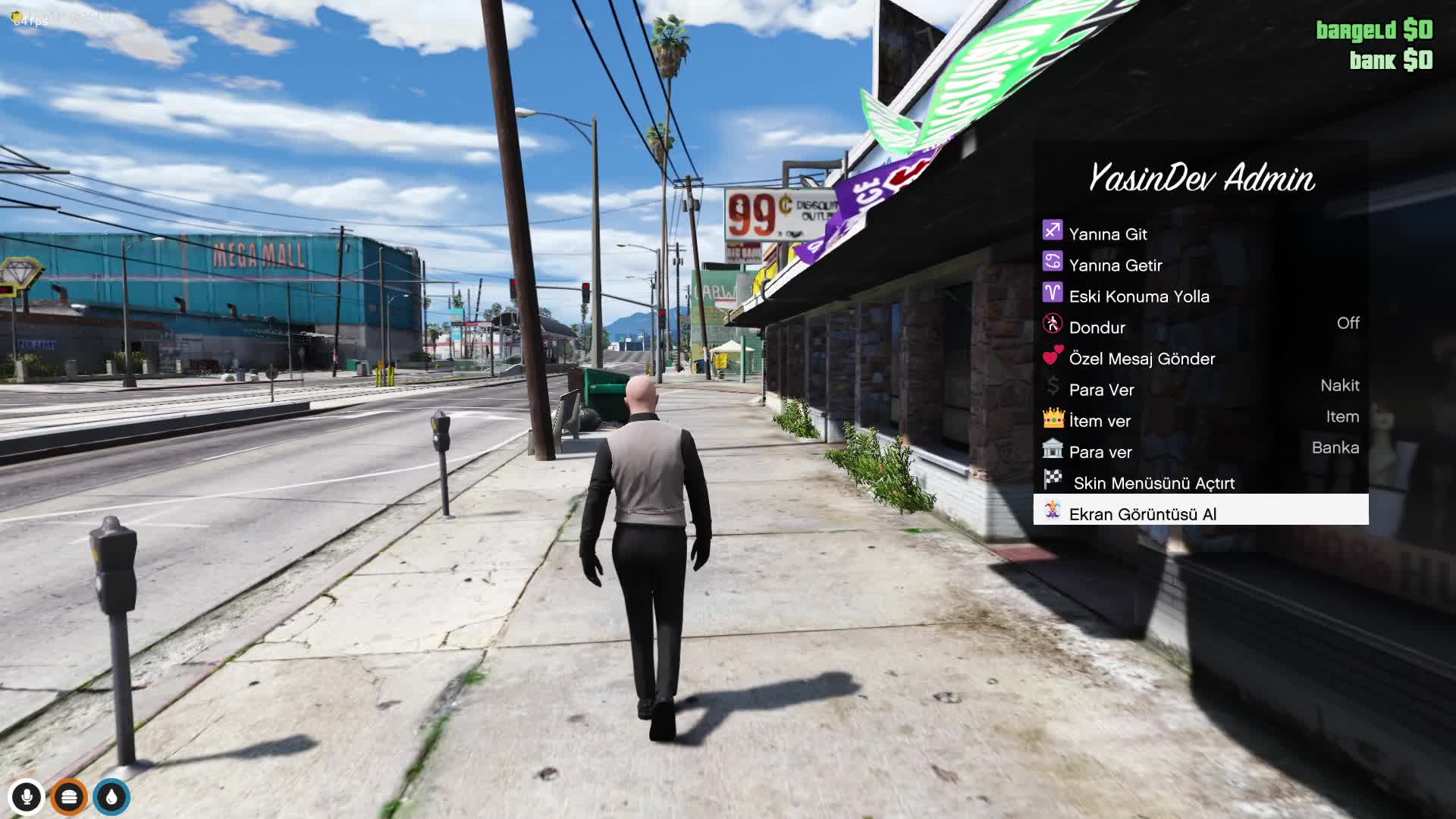This screenshot has height=819, width=1456.
Task: Select Para ver with Banka option
Action: point(1200,451)
